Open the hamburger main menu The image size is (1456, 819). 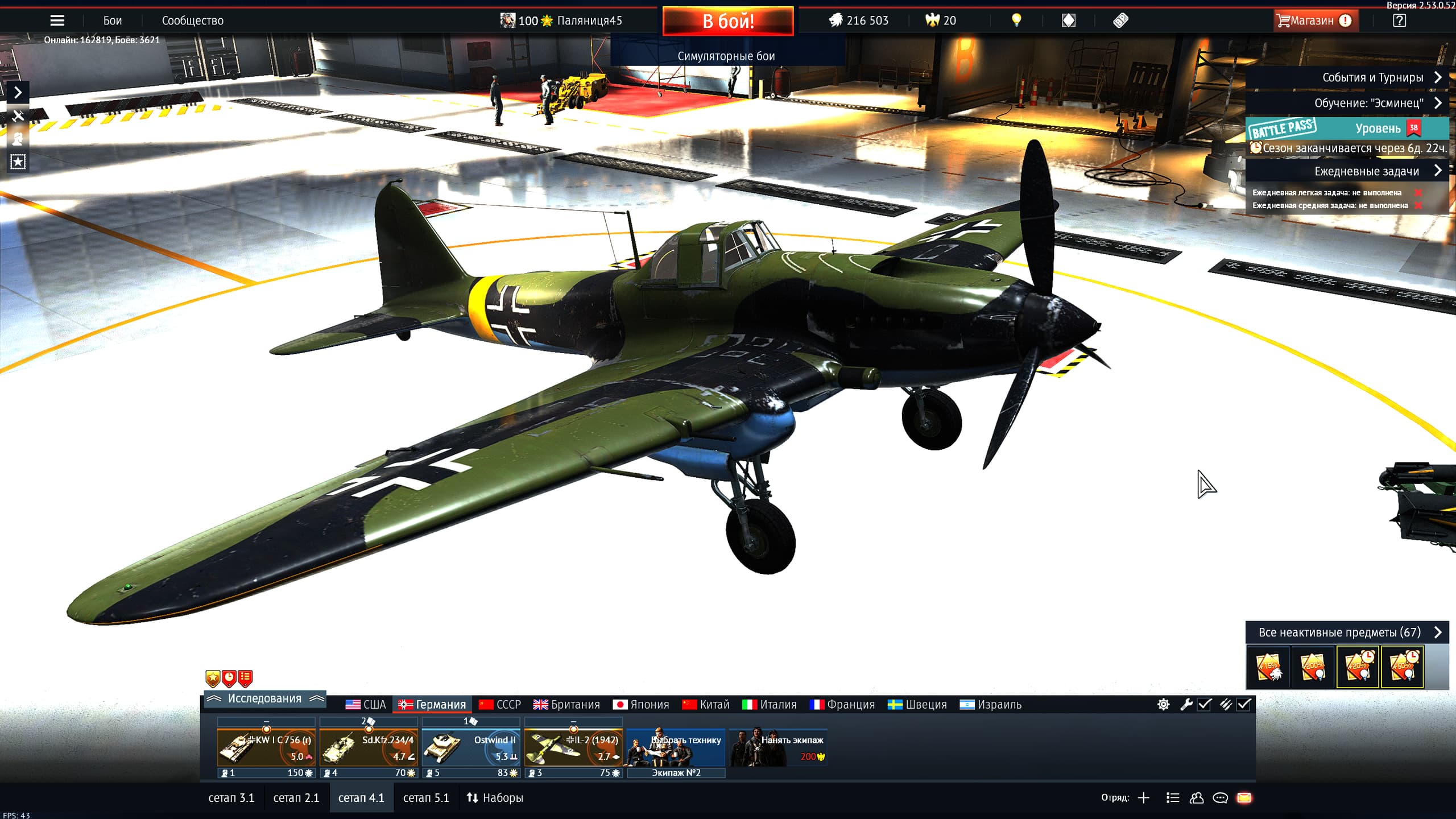pos(57,21)
